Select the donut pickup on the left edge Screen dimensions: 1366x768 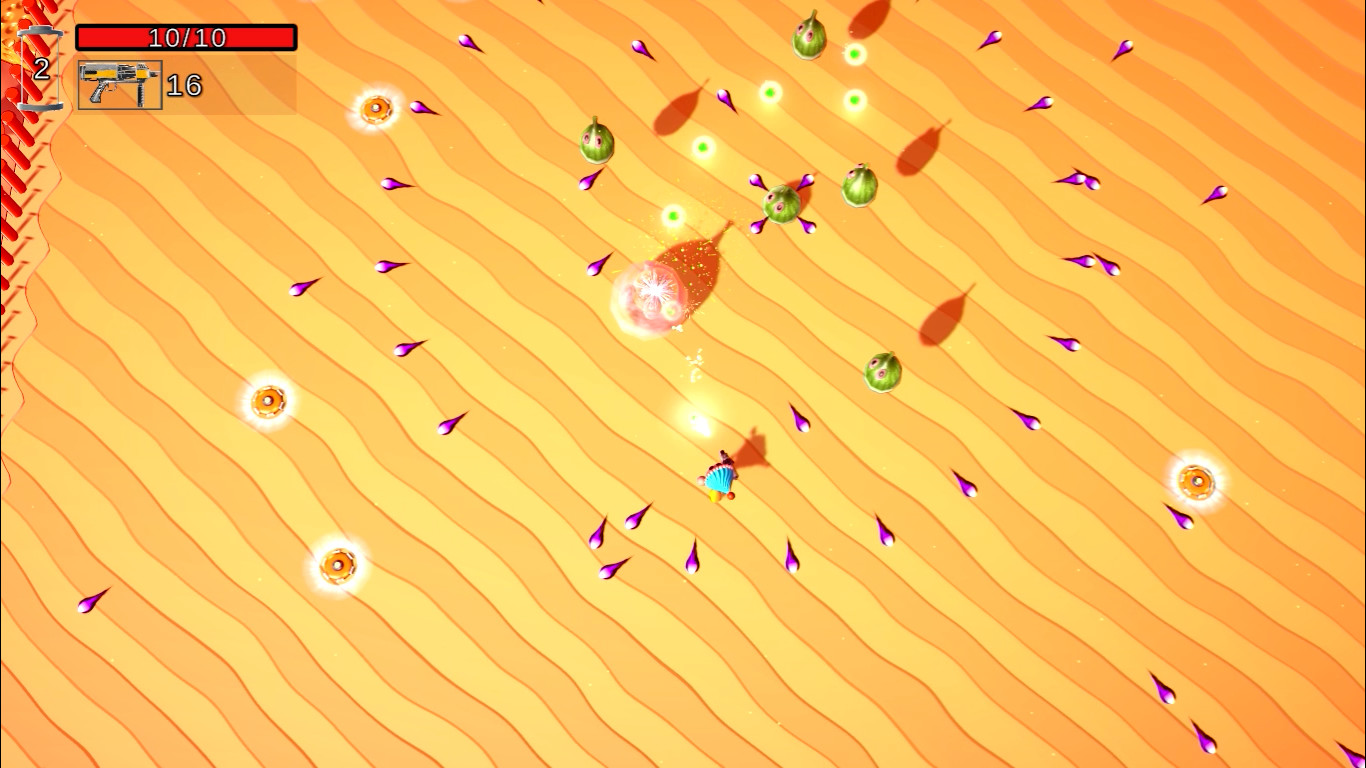268,400
